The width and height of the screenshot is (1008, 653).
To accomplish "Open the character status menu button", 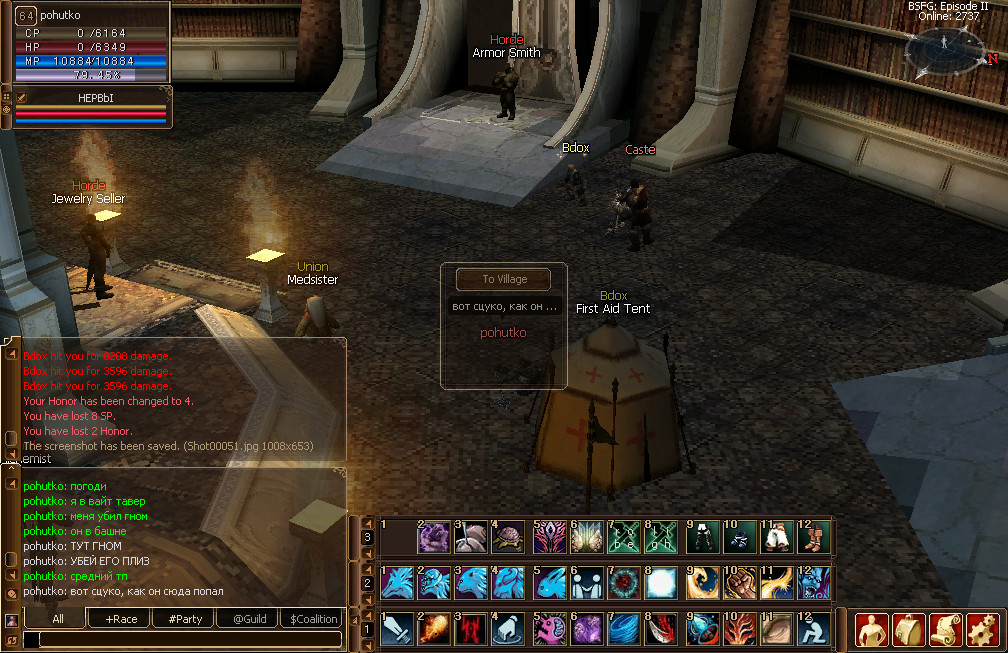I will pos(871,629).
